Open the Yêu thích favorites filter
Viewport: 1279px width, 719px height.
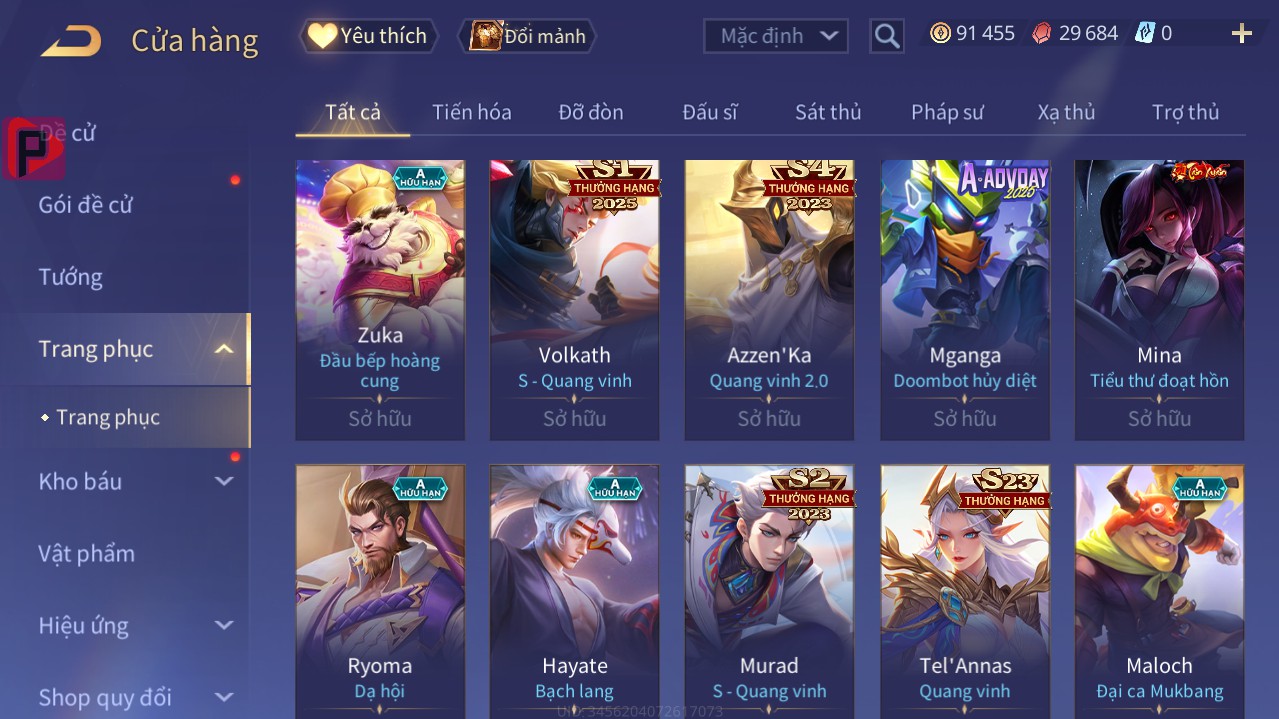[368, 36]
